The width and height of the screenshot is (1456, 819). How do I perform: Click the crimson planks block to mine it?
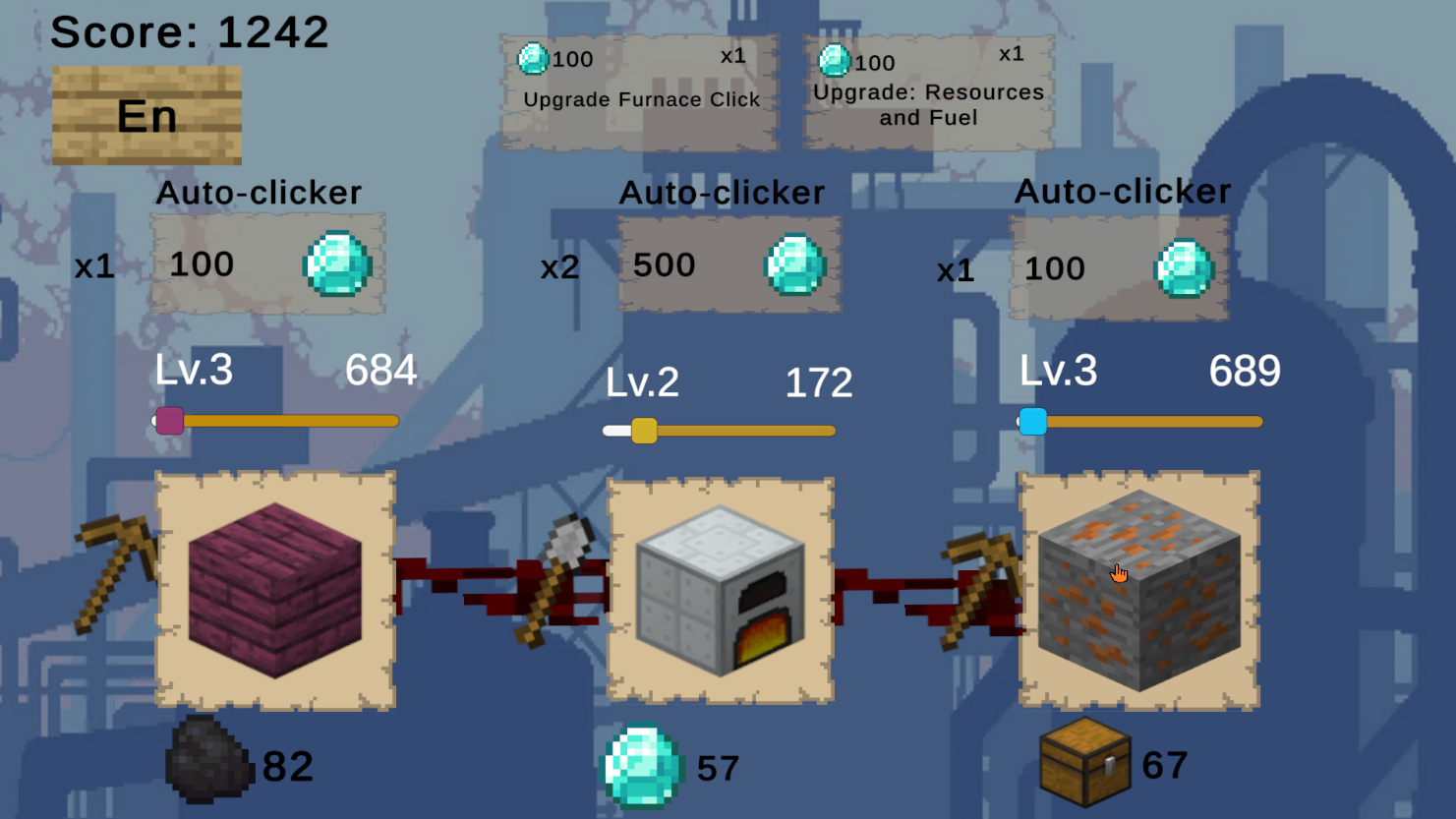coord(275,590)
